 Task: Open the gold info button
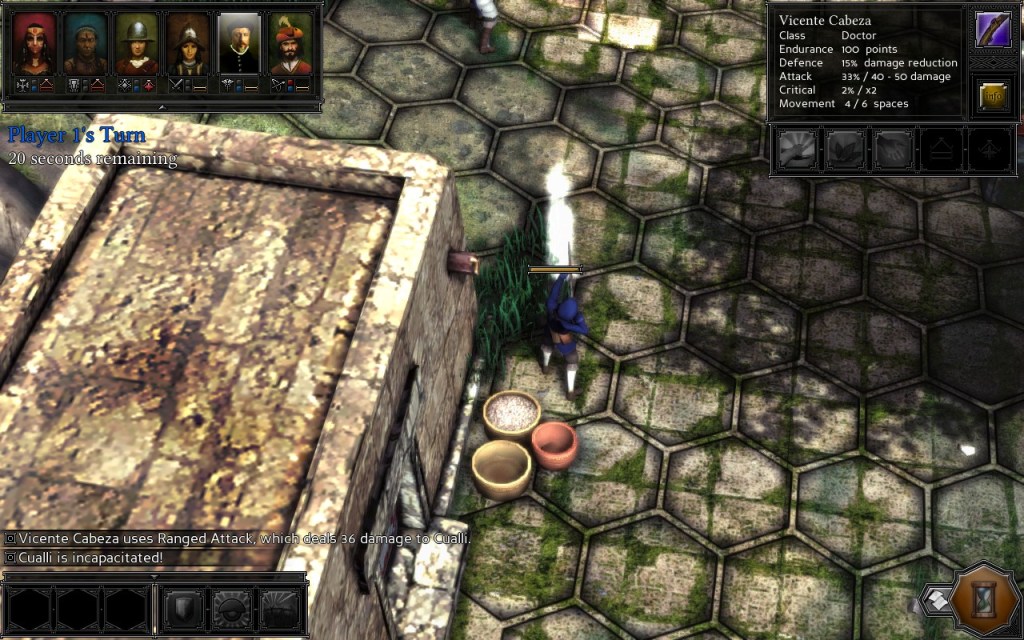point(993,96)
